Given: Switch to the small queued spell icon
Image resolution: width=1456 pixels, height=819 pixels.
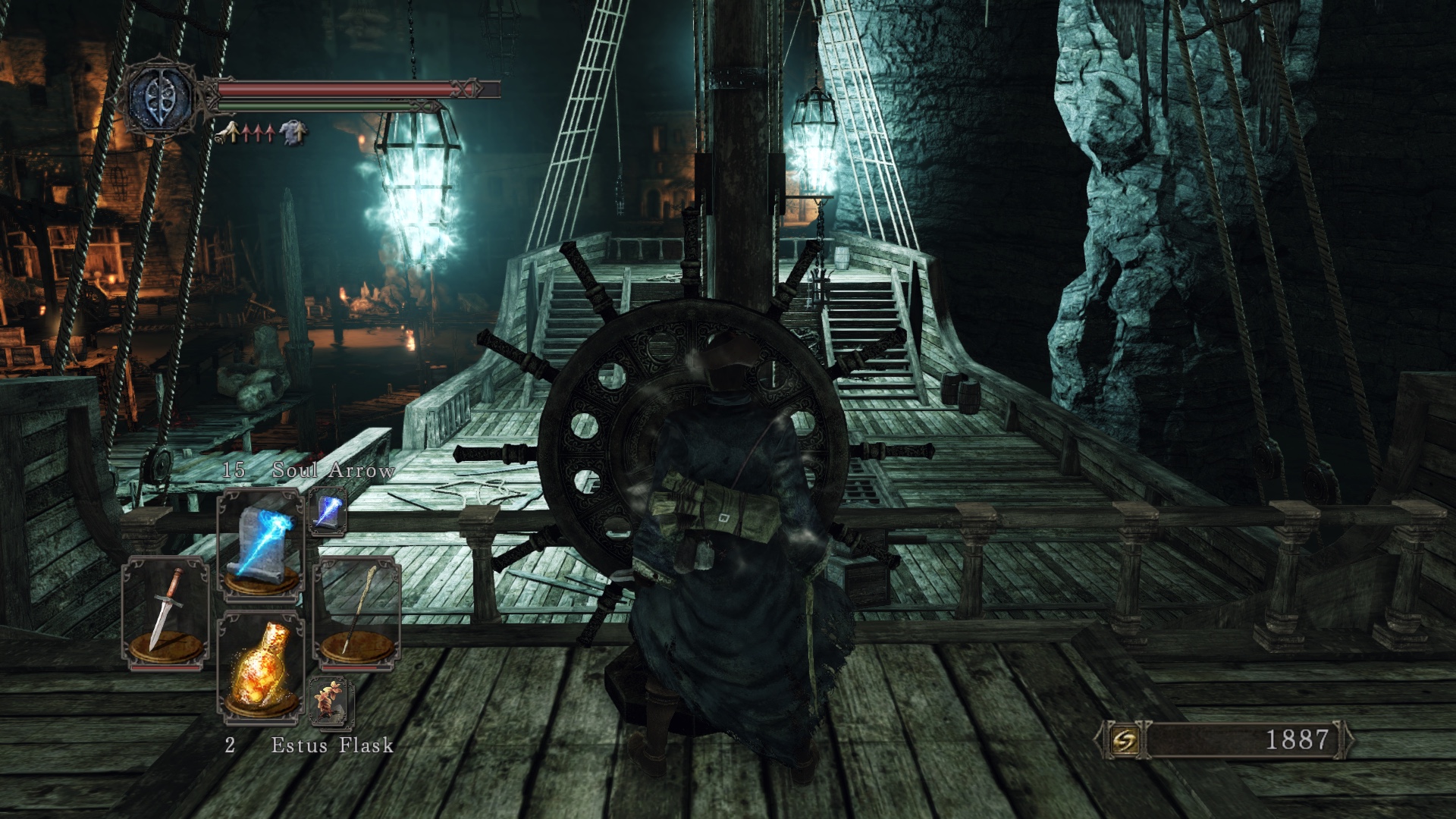Looking at the screenshot, I should [x=328, y=511].
